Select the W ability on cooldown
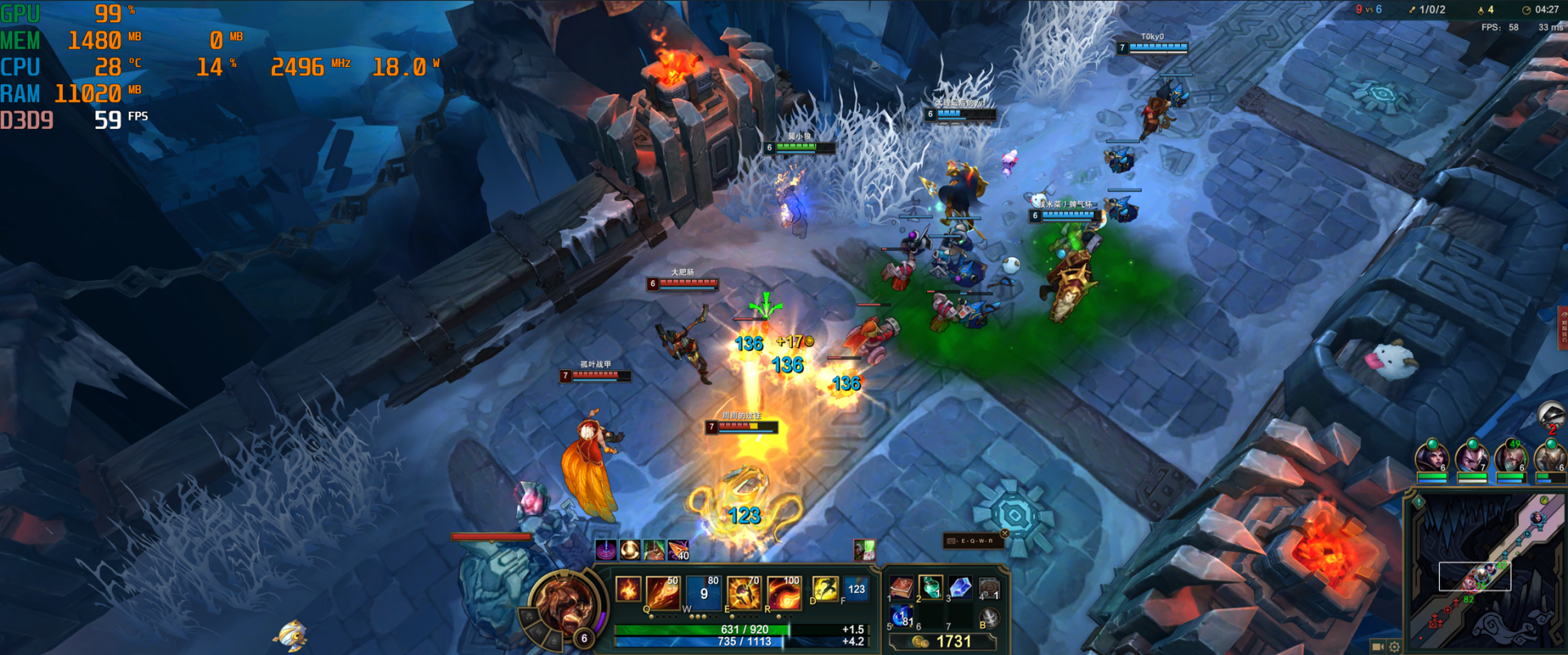 tap(703, 592)
